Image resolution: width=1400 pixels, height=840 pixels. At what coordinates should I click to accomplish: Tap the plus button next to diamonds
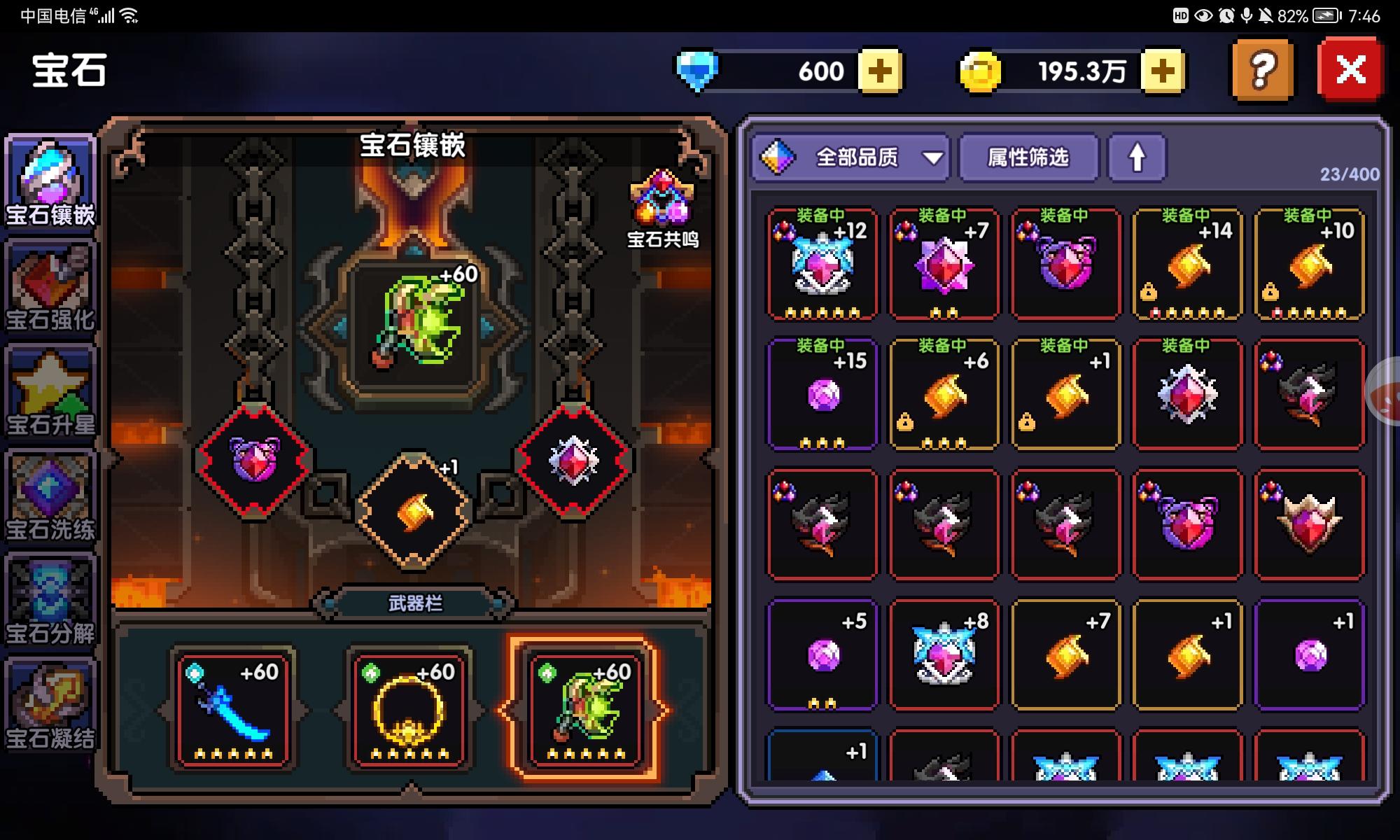(881, 70)
